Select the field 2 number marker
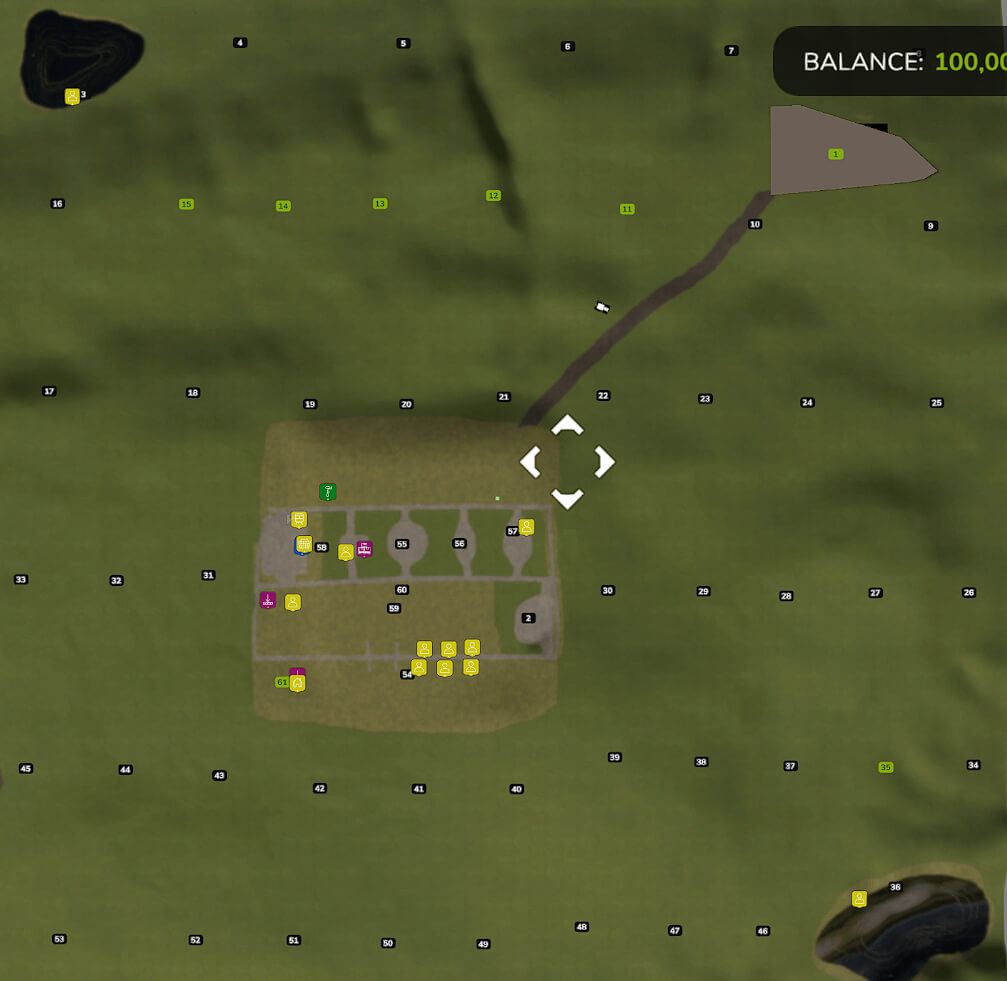 (529, 618)
